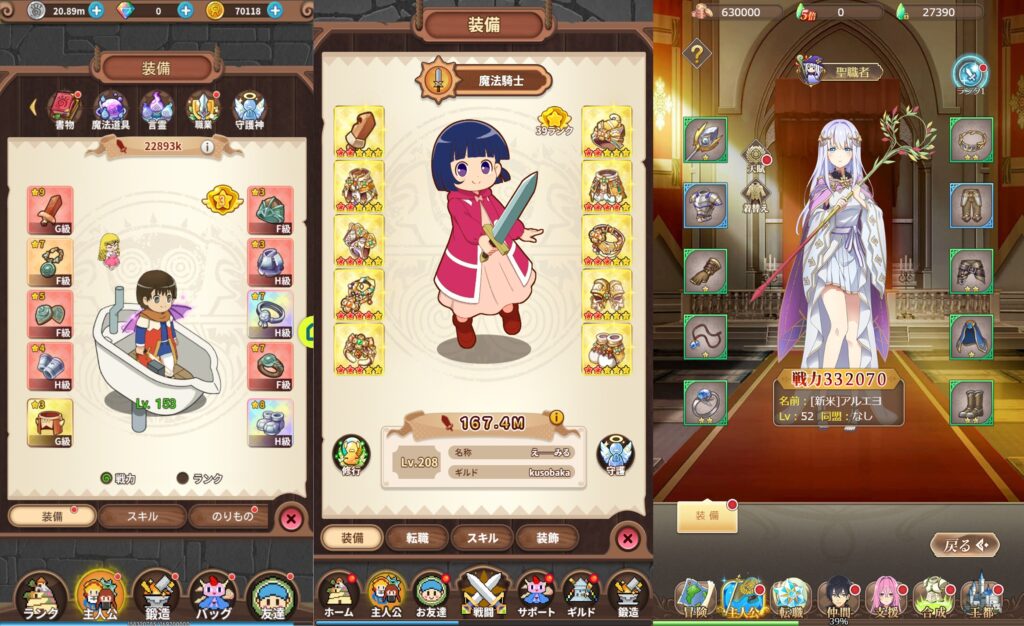This screenshot has height=626, width=1024.
Task: Click the info icon beside 22893k
Action: 207,147
